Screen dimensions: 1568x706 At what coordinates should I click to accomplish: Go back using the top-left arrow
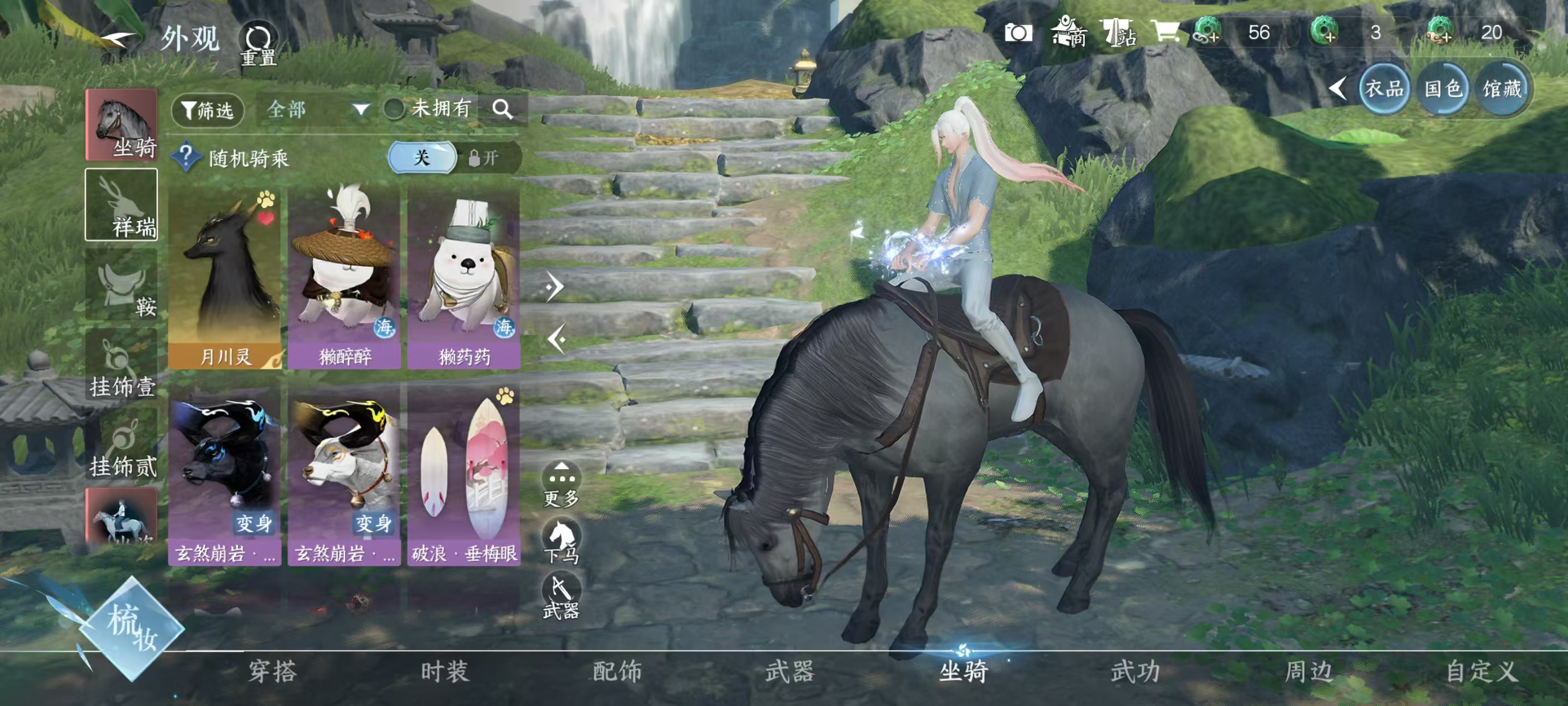[117, 40]
